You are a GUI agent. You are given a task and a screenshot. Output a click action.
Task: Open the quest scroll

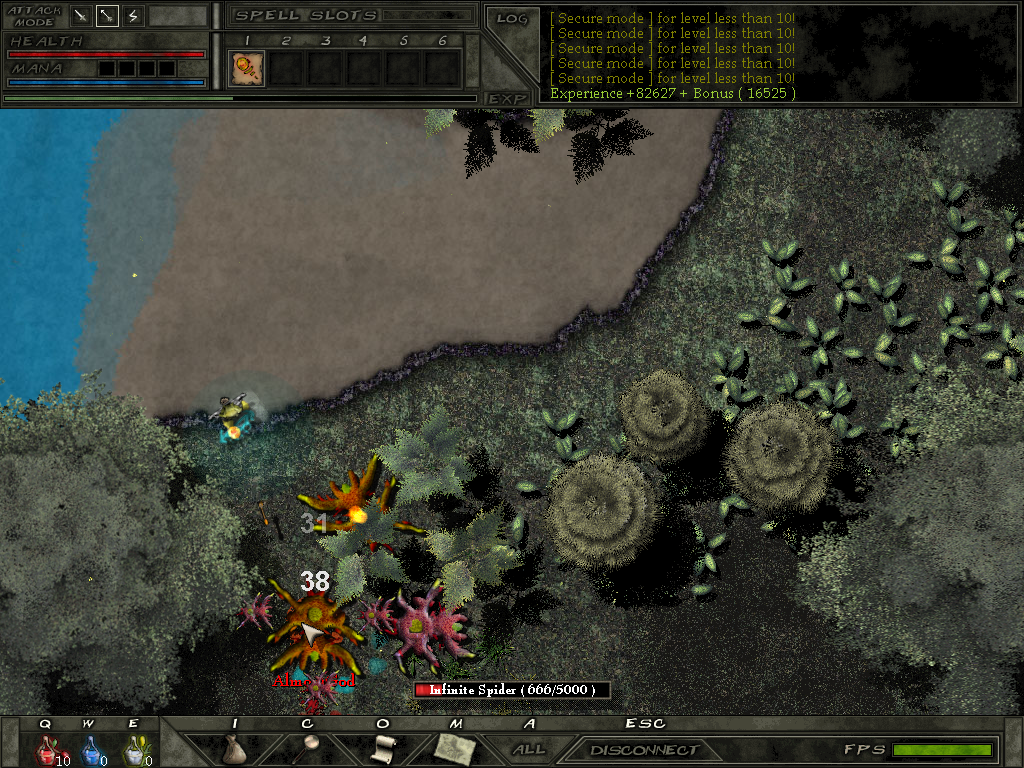click(381, 749)
